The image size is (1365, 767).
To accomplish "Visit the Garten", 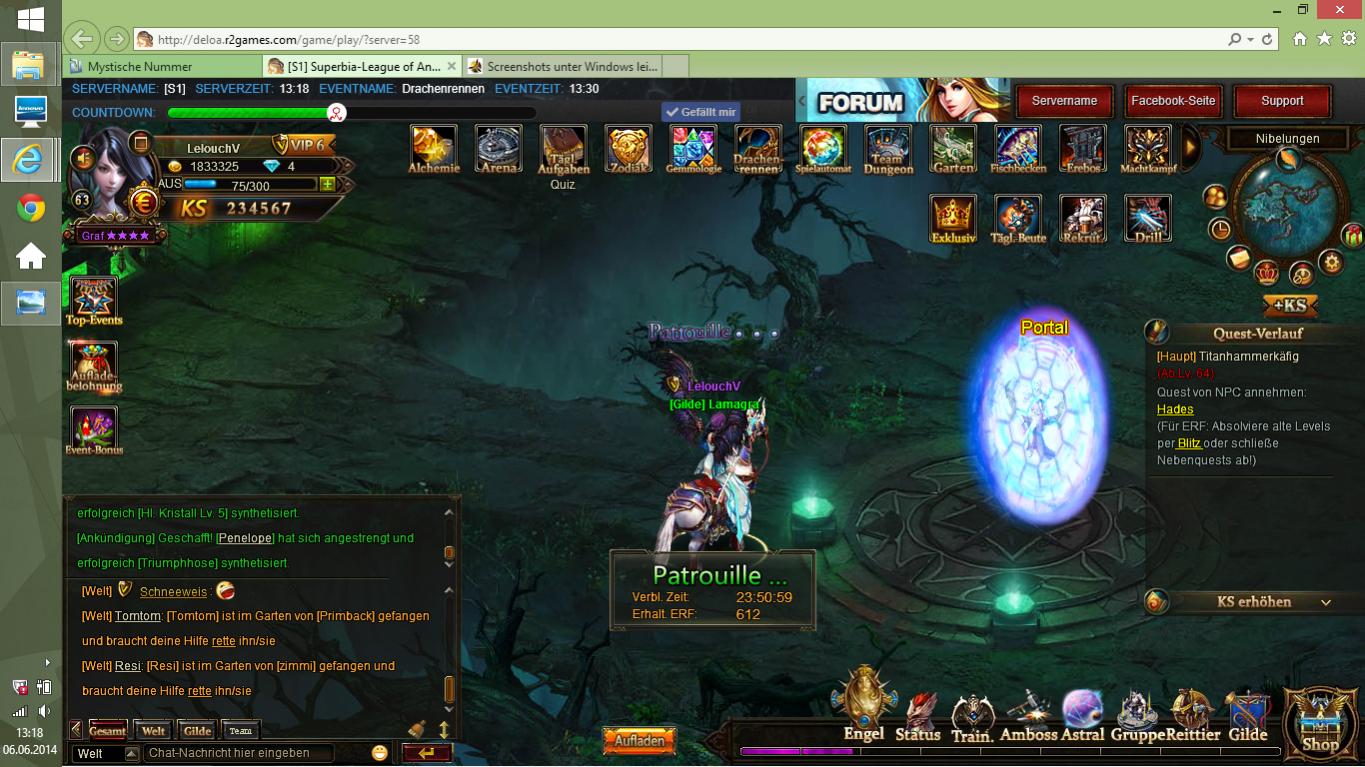I will click(953, 147).
